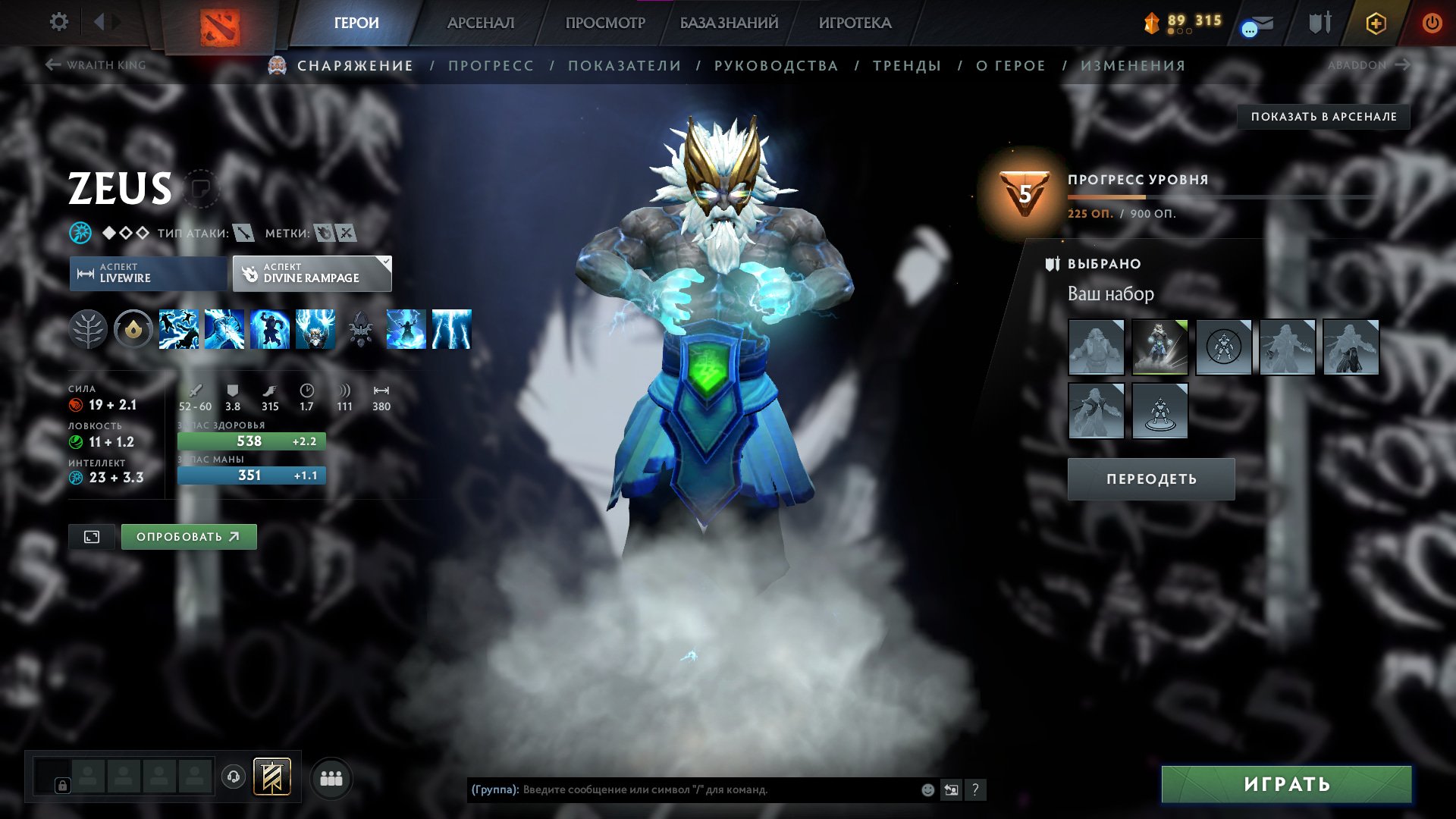Click ПЕРЕОДЕТЬ to change the set
This screenshot has height=819, width=1456.
coord(1151,479)
